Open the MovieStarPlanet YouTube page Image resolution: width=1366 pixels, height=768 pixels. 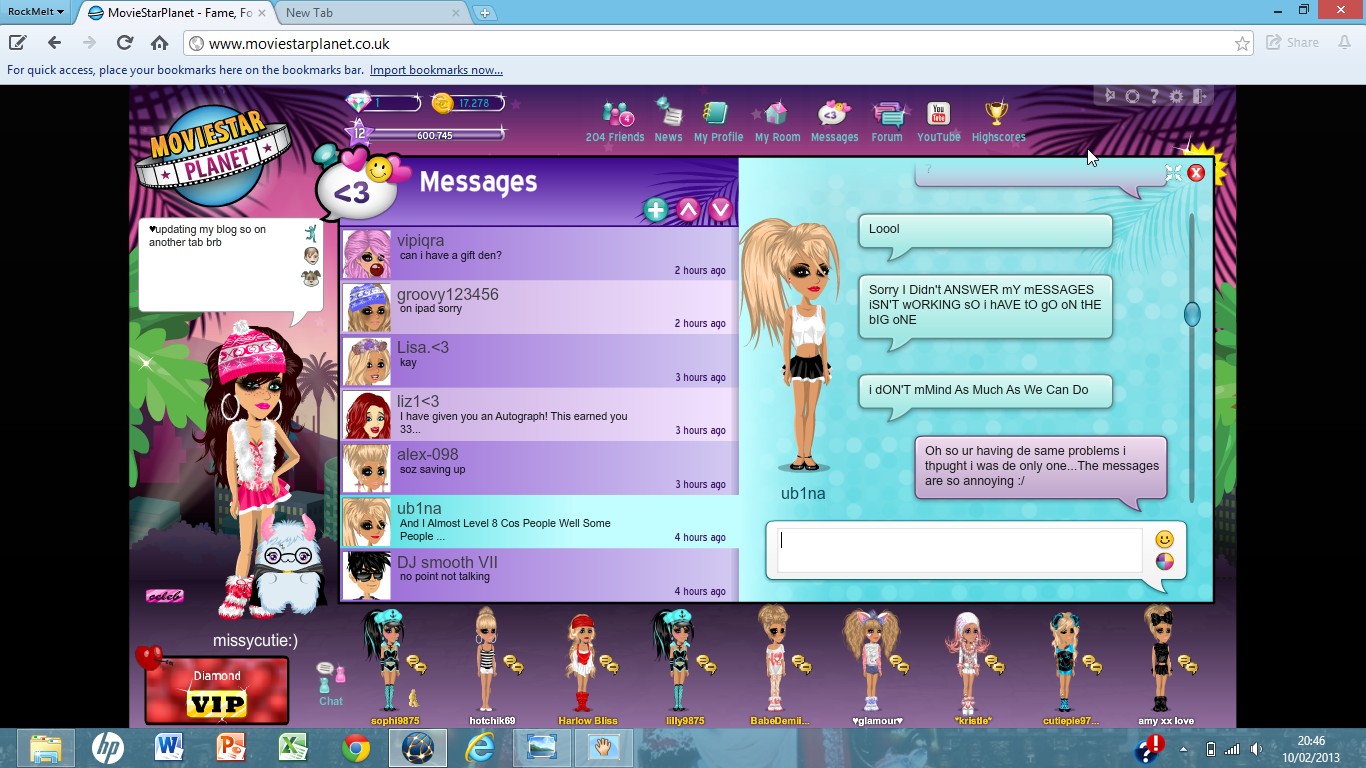click(x=937, y=115)
